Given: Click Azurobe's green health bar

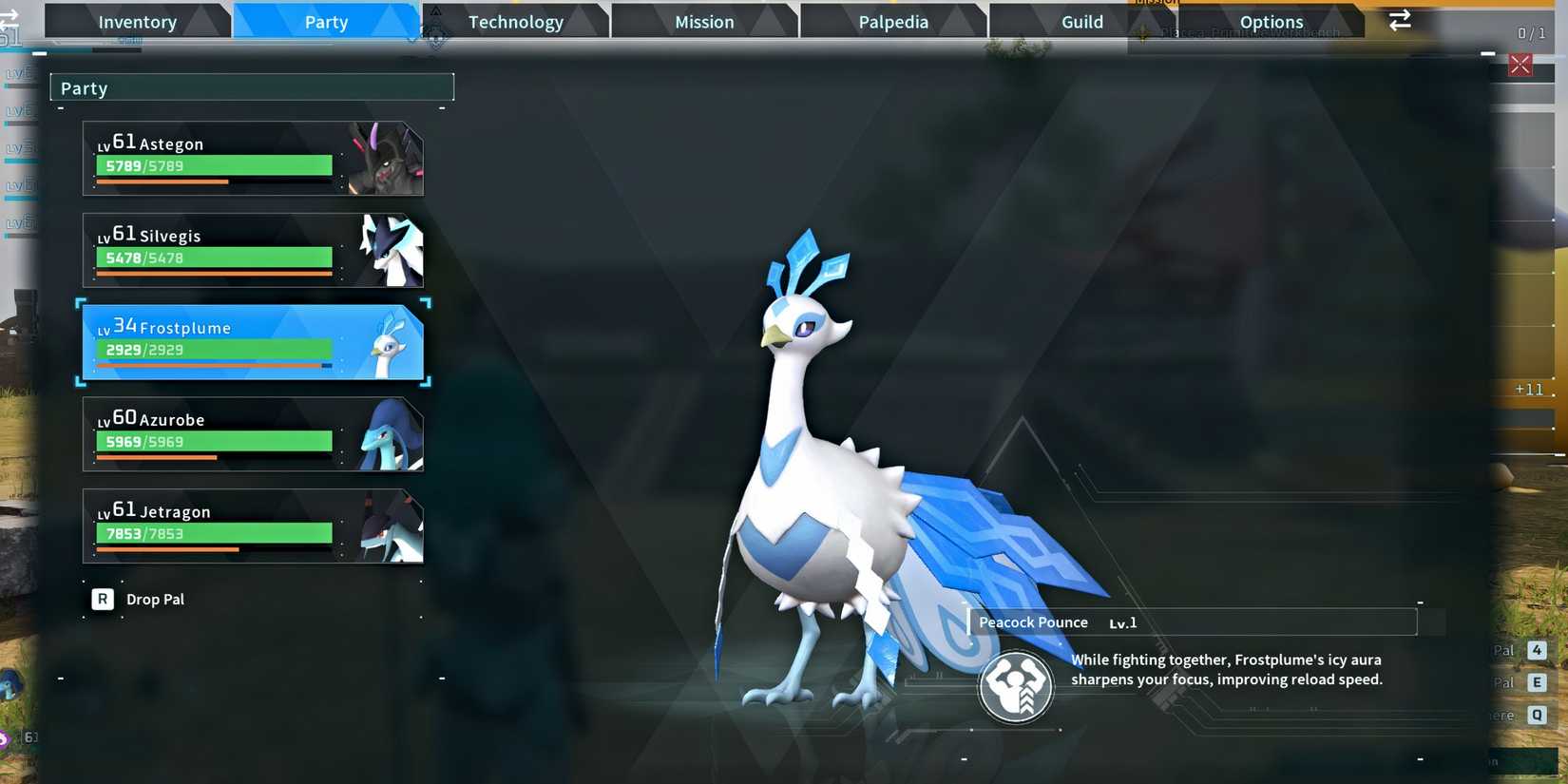Looking at the screenshot, I should pos(214,441).
